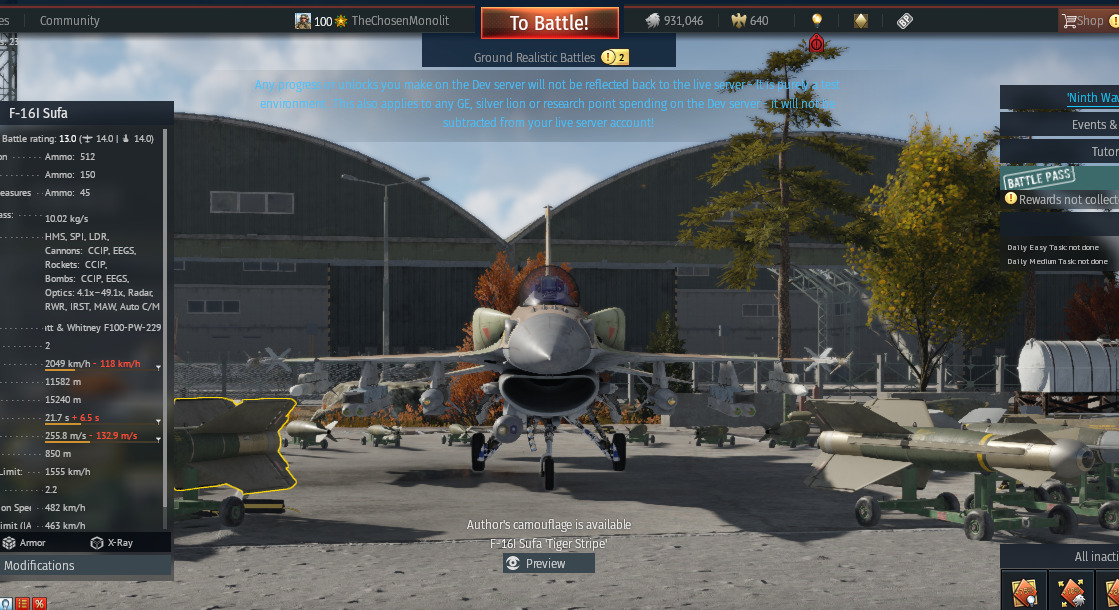Click the light bulb icon in top bar
The height and width of the screenshot is (610, 1119).
click(817, 20)
